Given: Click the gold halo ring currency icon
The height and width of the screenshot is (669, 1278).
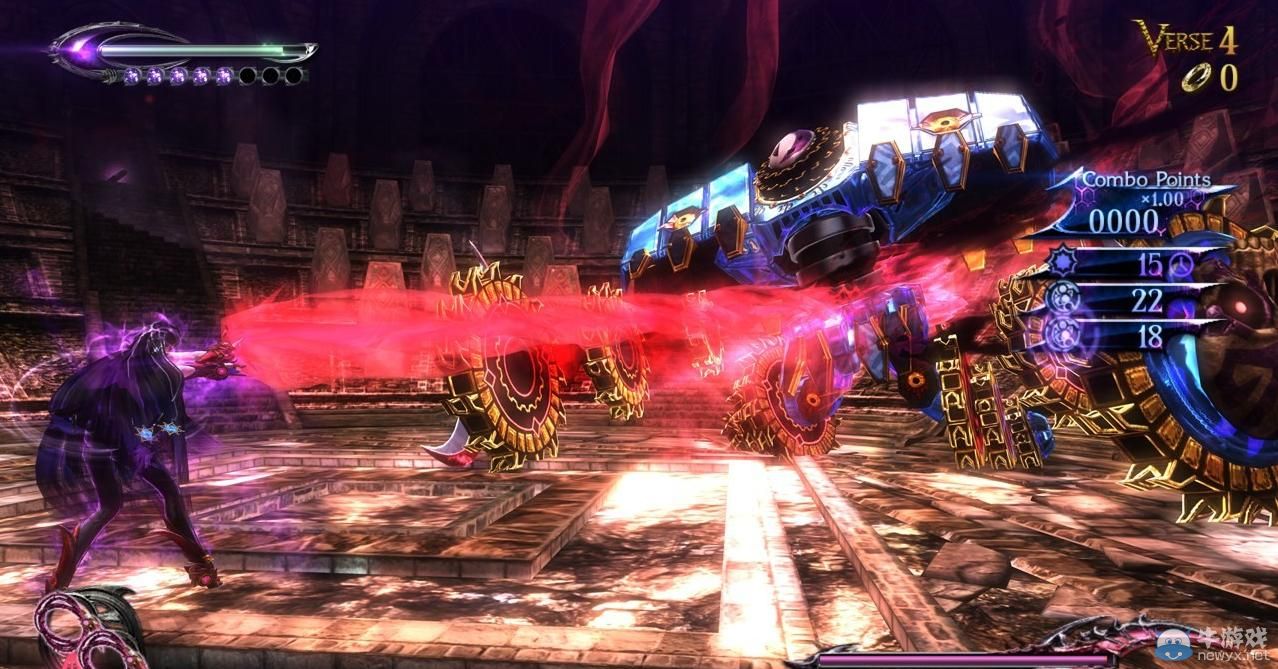Looking at the screenshot, I should tap(1194, 80).
